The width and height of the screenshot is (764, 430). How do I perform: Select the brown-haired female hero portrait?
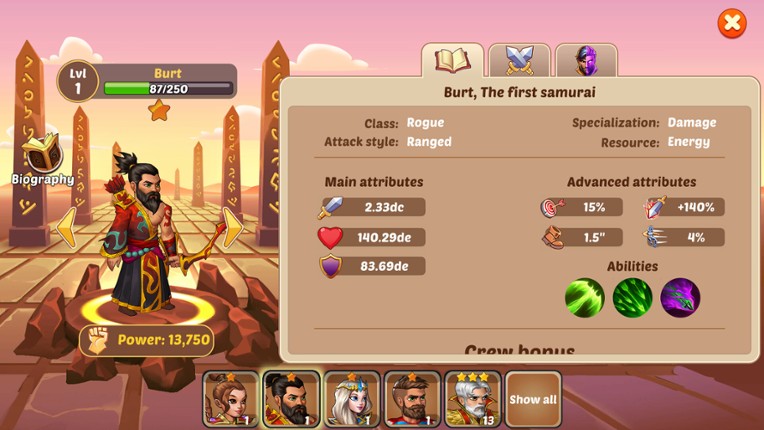[x=231, y=399]
